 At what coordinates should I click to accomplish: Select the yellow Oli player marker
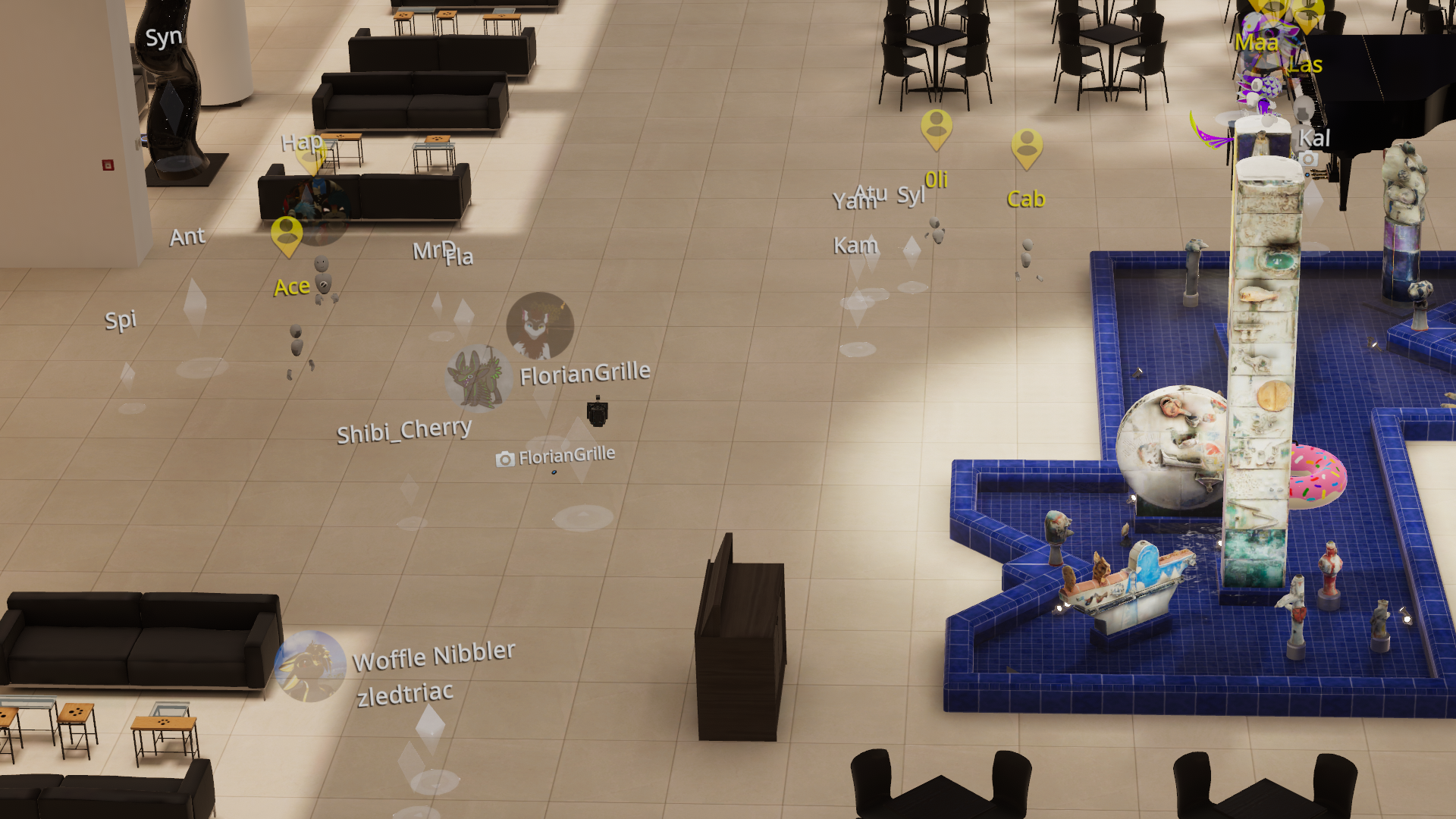point(937,128)
